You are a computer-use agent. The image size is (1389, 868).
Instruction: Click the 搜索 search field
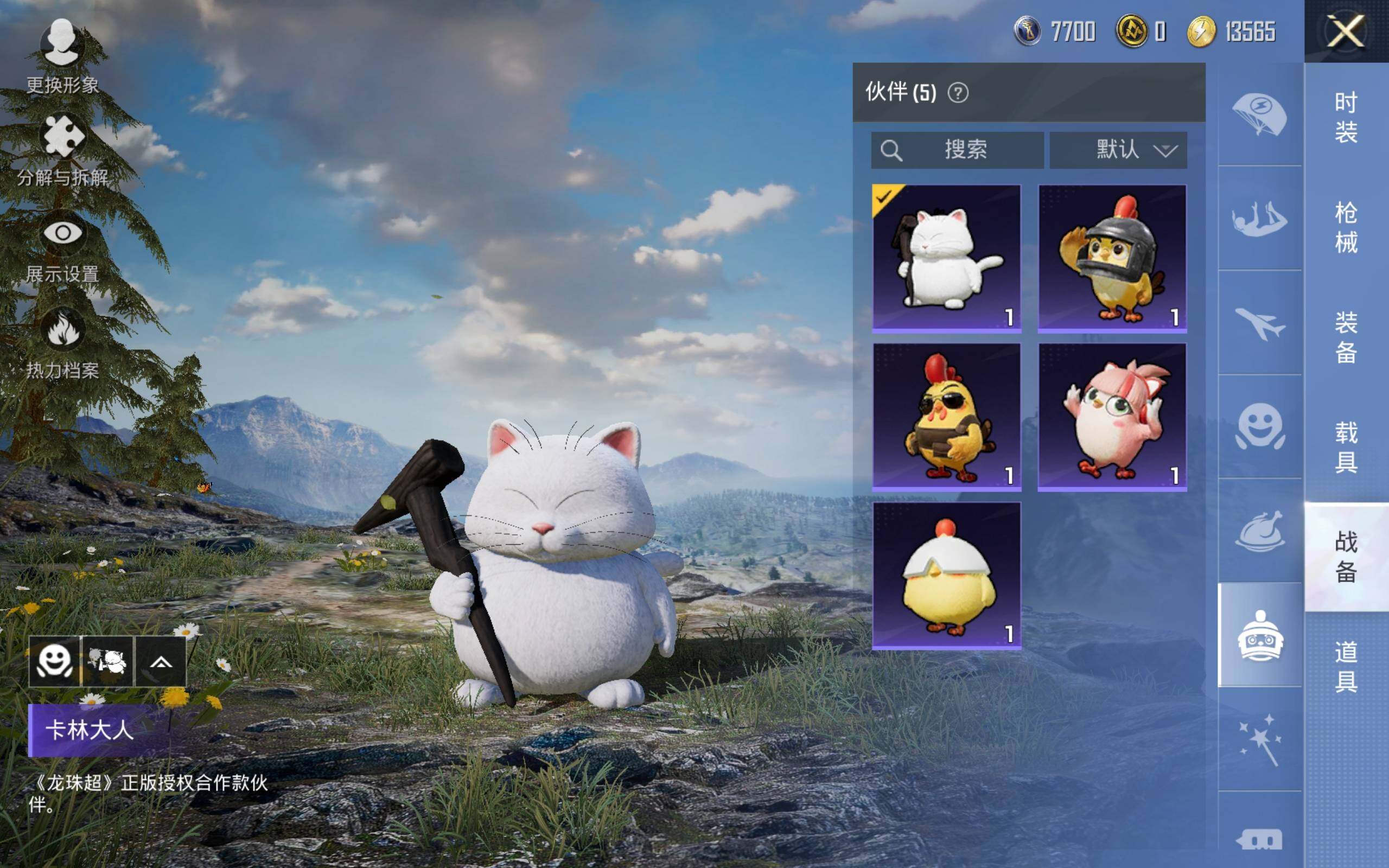[957, 150]
